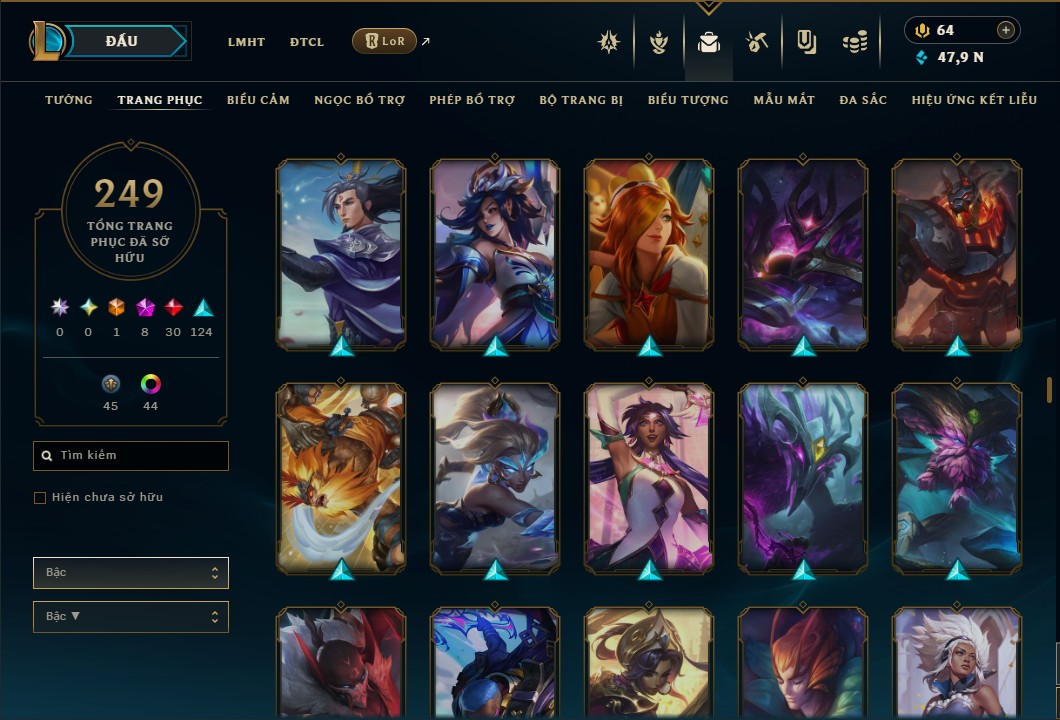Screen dimensions: 1060x720
Task: Open the MẪU MẮT tab
Action: coord(784,100)
